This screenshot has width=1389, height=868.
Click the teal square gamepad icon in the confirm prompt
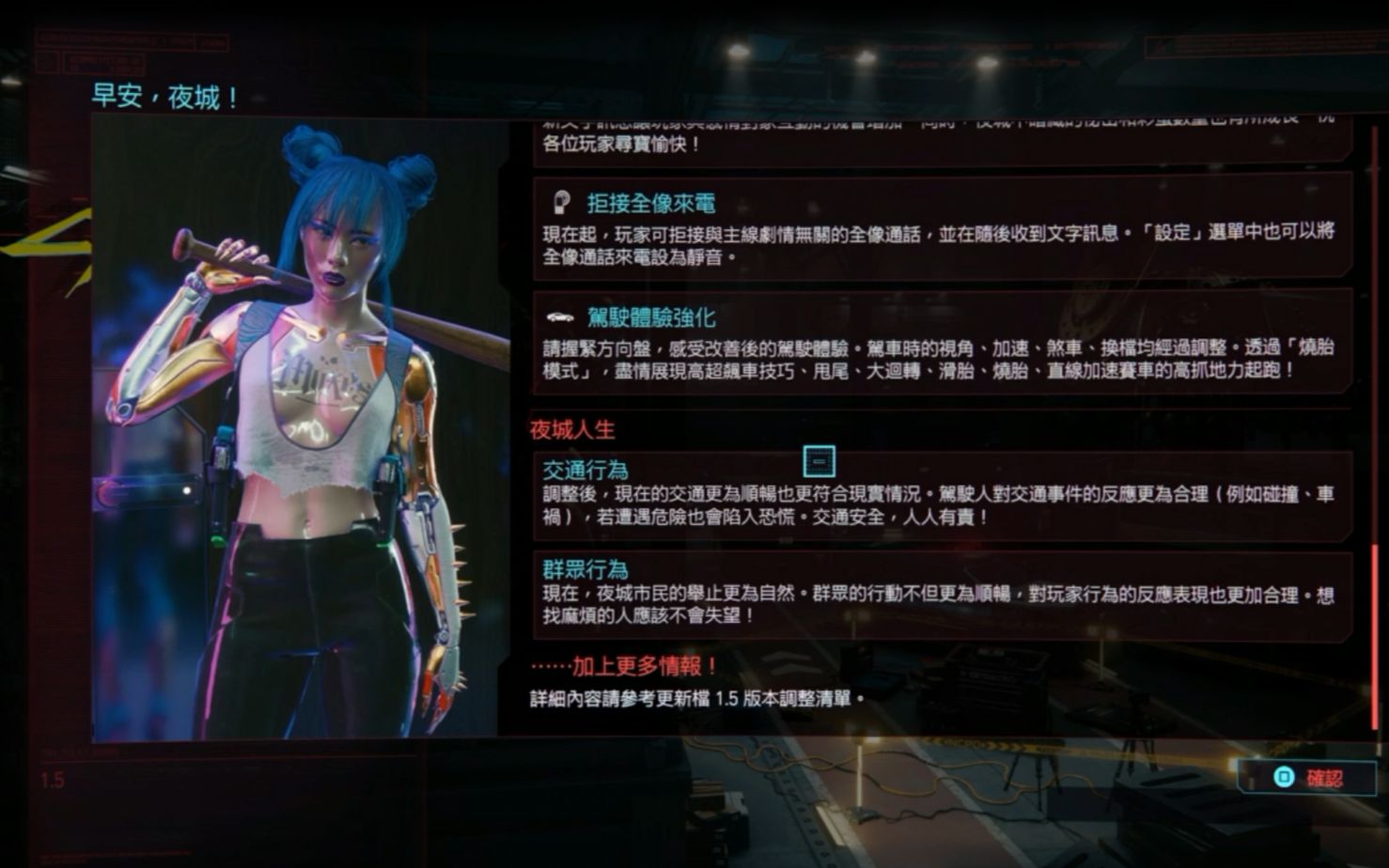tap(1284, 774)
